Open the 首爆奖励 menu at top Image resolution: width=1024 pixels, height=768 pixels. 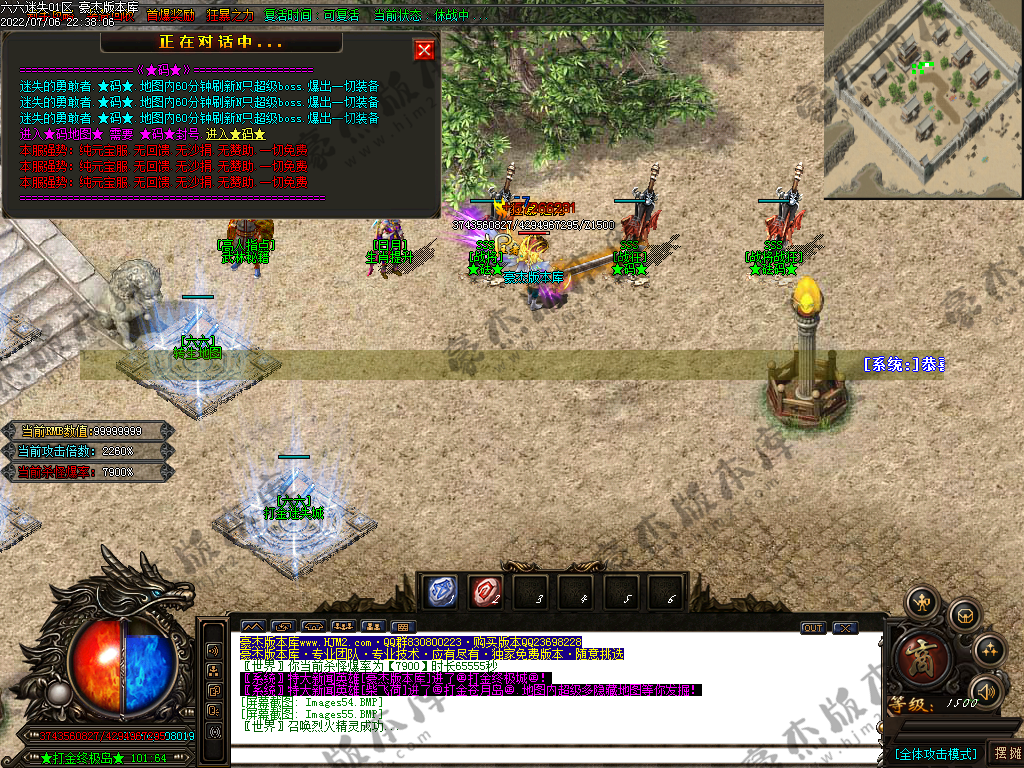click(x=171, y=15)
